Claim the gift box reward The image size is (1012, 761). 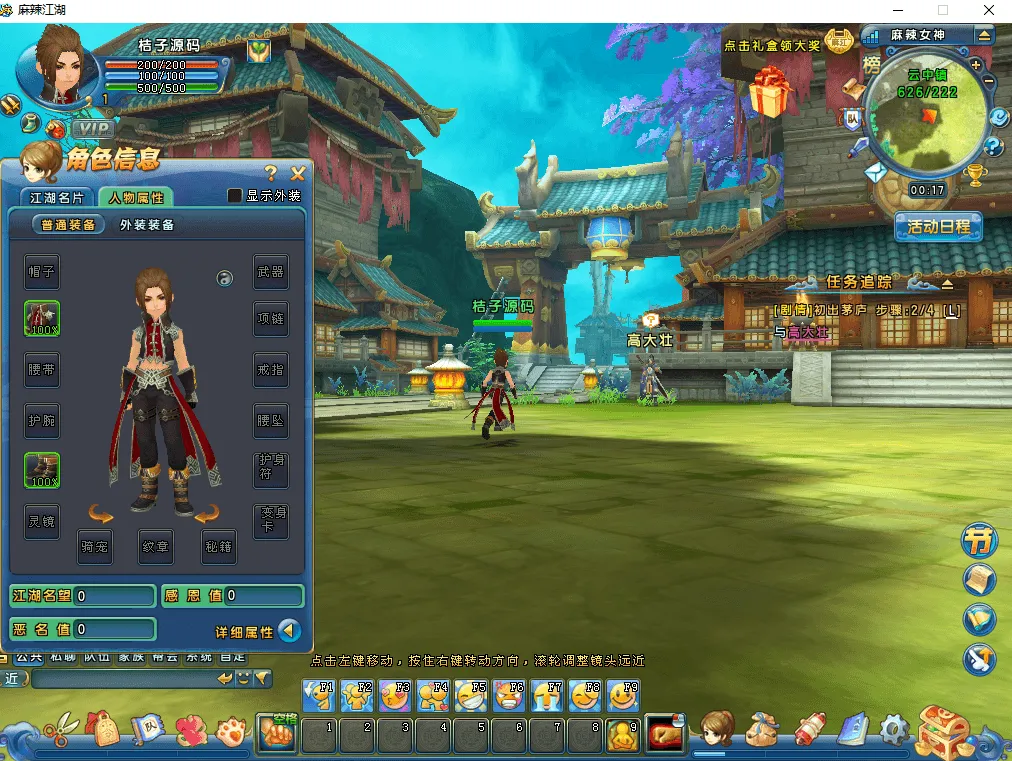pyautogui.click(x=770, y=93)
